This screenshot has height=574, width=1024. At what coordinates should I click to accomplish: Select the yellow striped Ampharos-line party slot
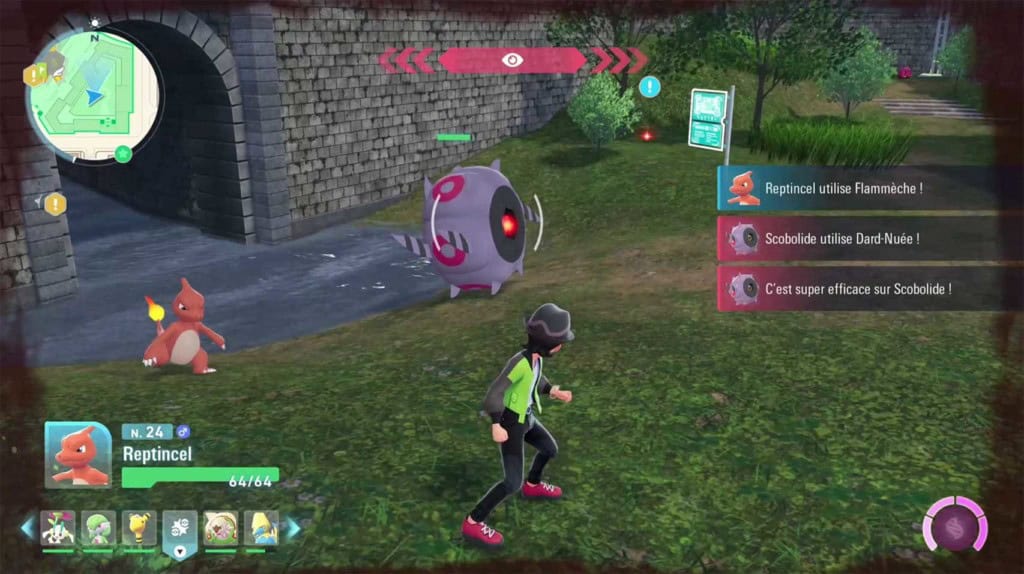tap(139, 528)
